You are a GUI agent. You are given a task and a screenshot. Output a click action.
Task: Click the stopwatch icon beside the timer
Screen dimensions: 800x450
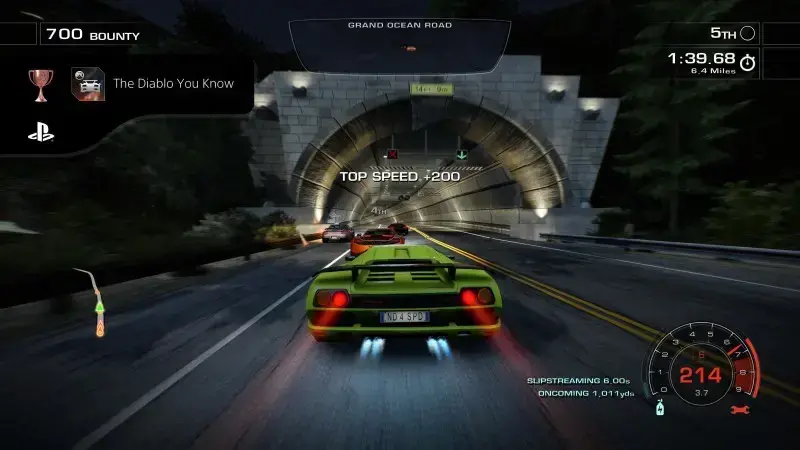748,63
